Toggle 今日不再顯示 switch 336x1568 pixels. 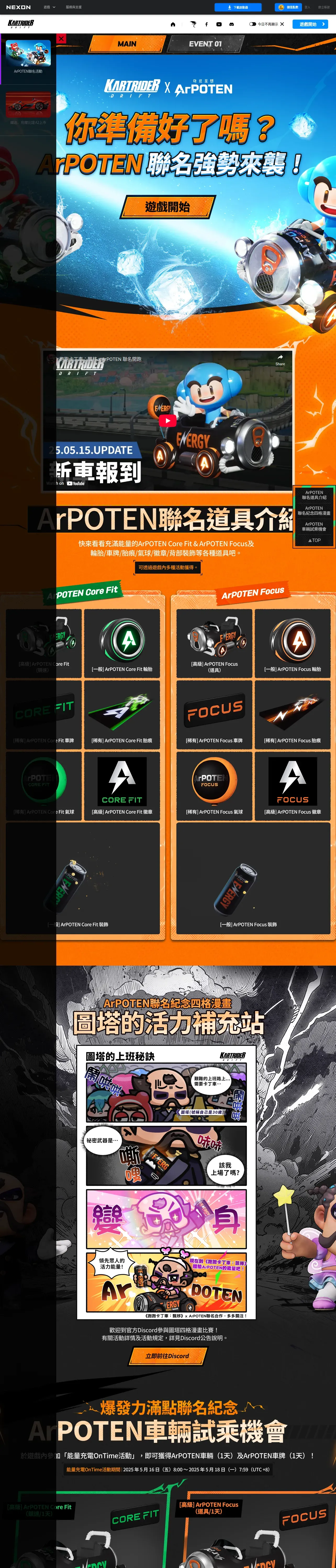253,24
